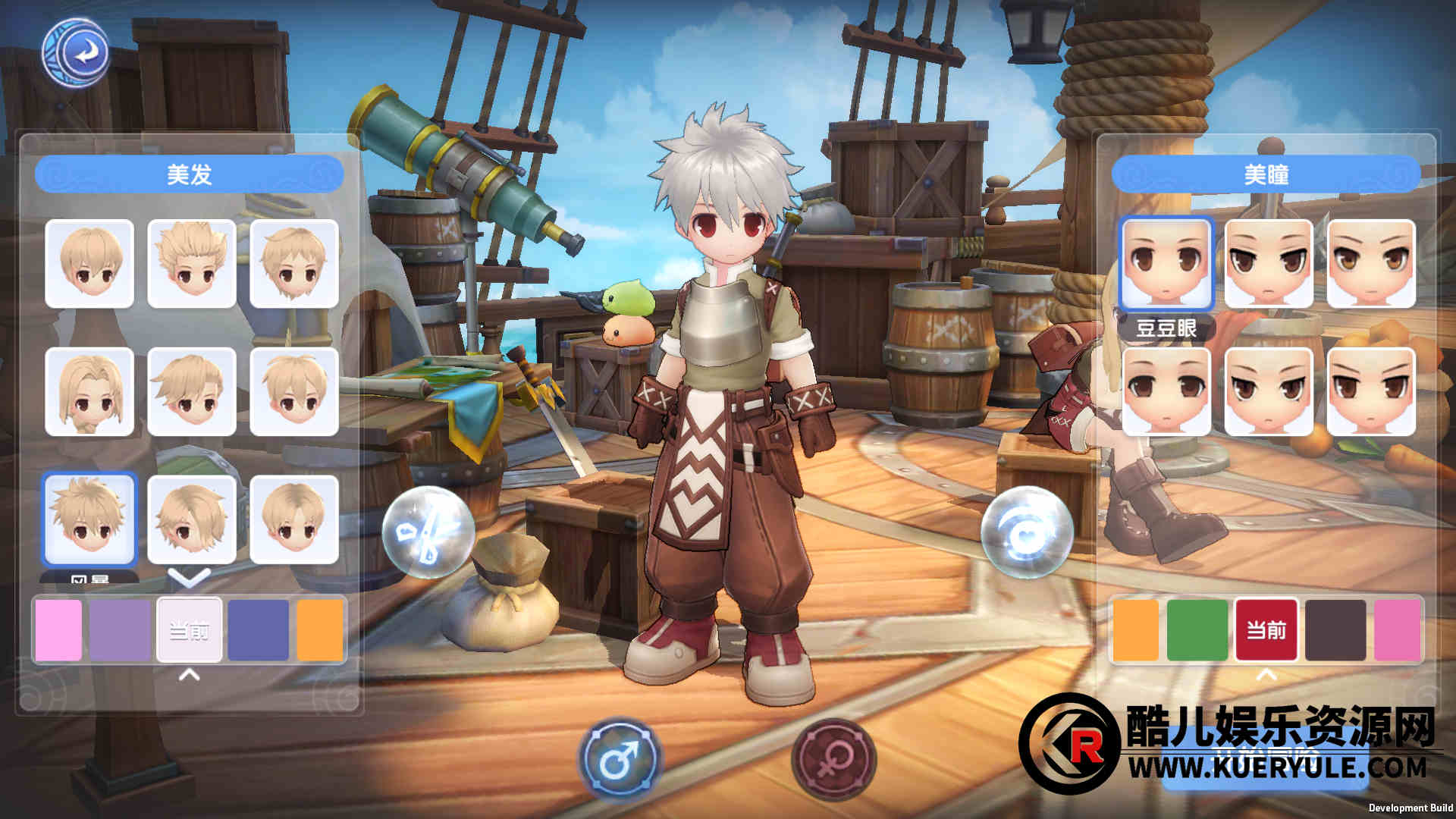
Task: Select the orange eye color swatch
Action: click(1135, 630)
